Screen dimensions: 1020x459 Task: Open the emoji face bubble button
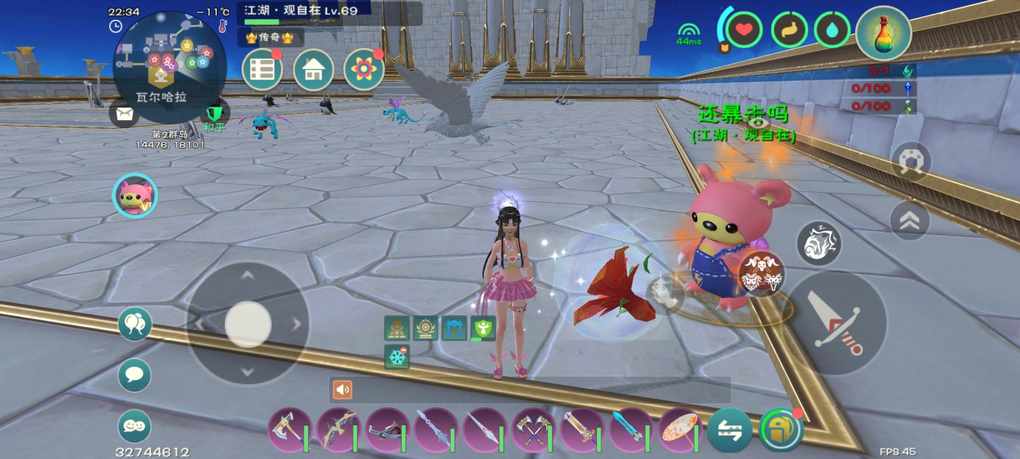(134, 426)
